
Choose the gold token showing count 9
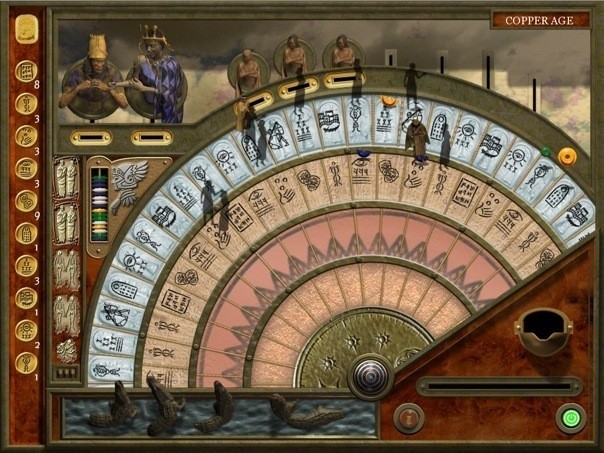coord(26,200)
